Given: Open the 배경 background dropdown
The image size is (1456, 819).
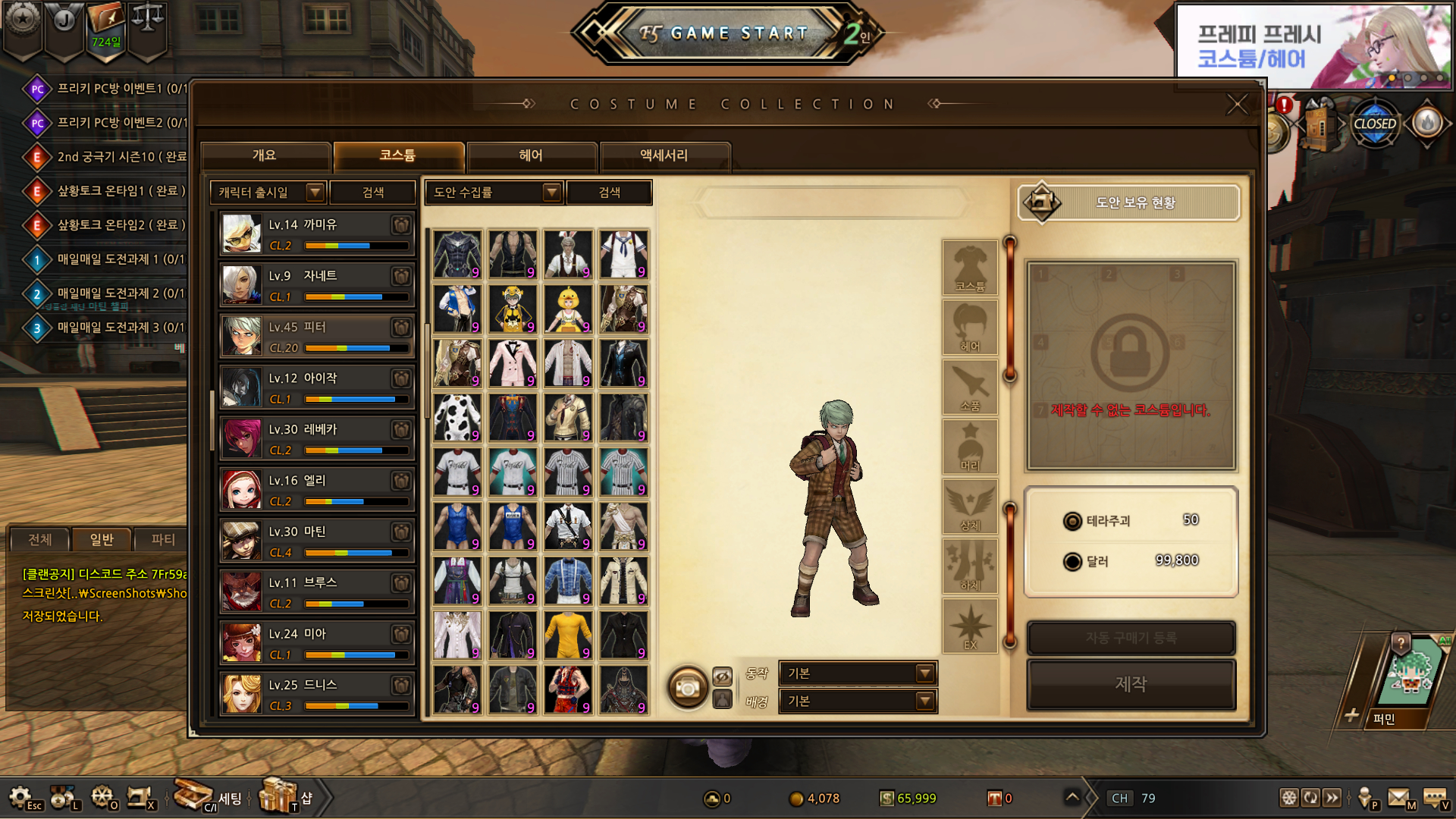Looking at the screenshot, I should (x=858, y=701).
